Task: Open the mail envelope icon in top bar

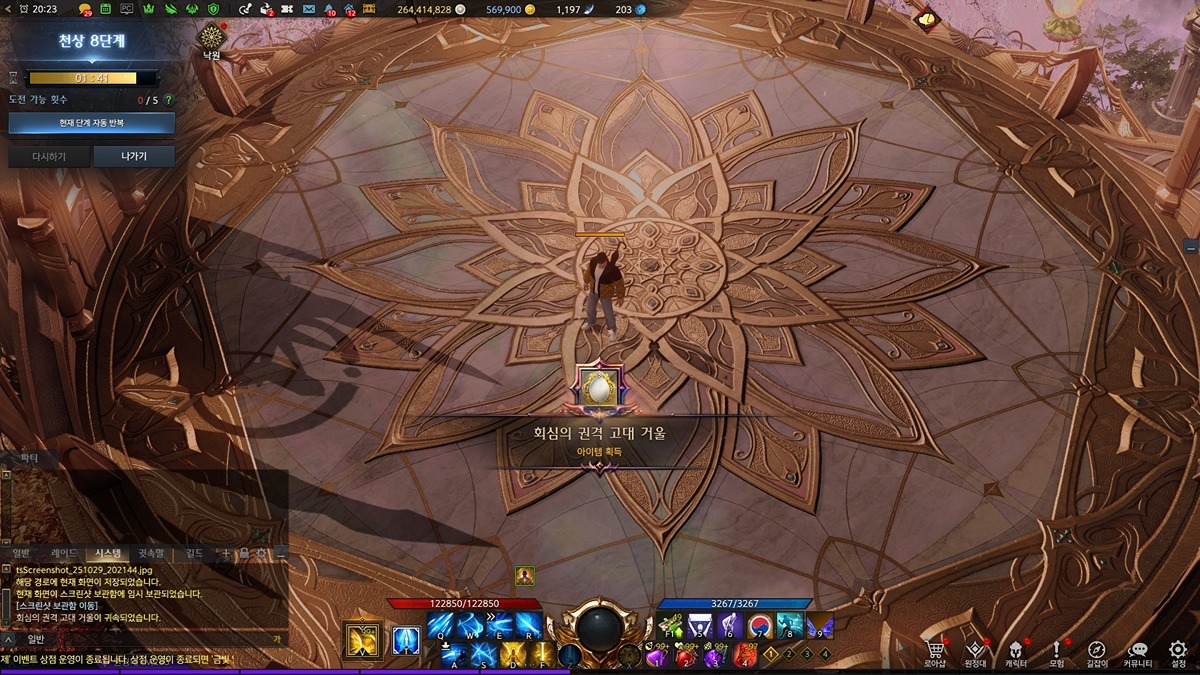Action: [x=306, y=9]
